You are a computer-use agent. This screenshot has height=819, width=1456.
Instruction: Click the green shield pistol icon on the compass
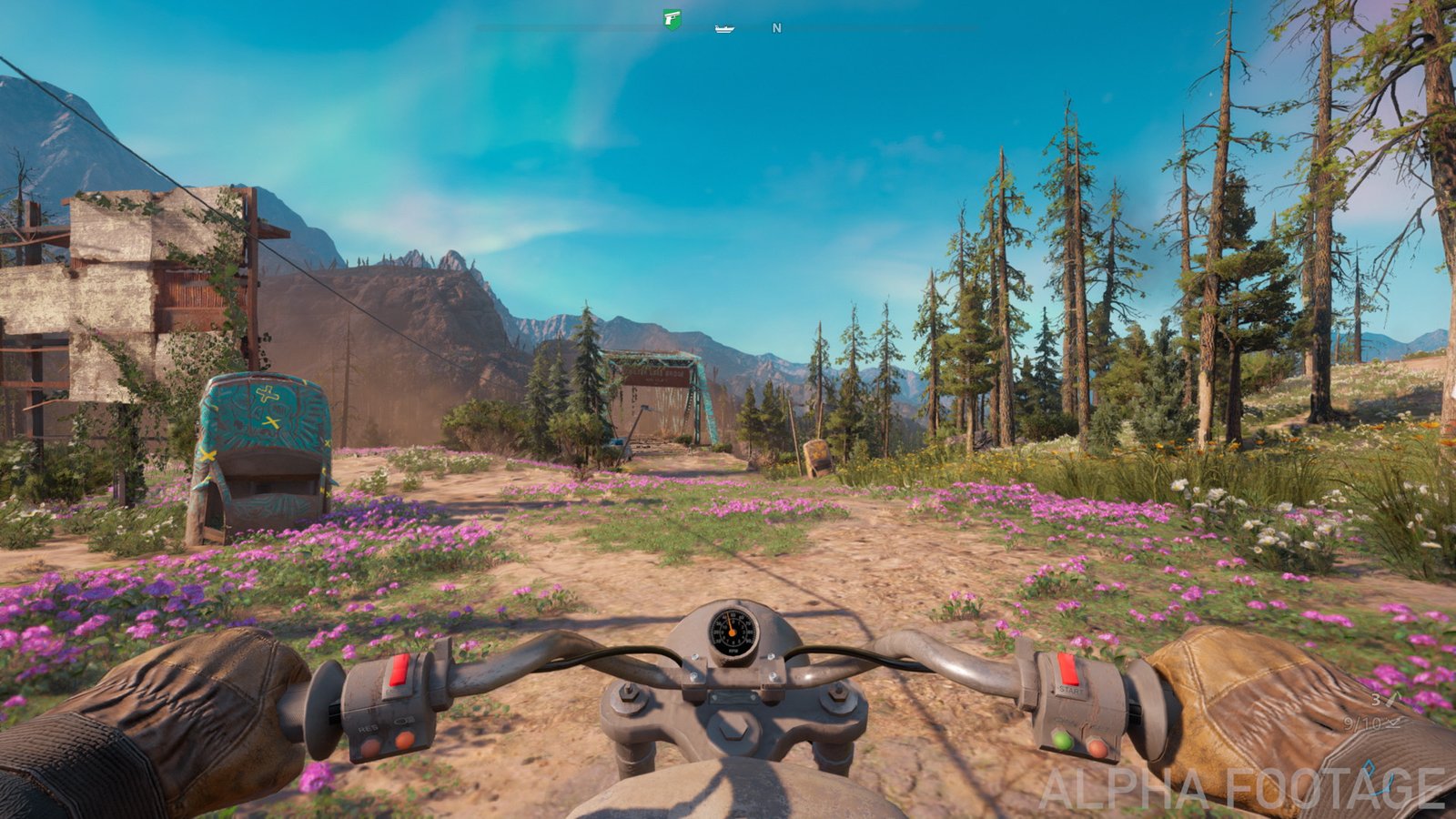[672, 18]
